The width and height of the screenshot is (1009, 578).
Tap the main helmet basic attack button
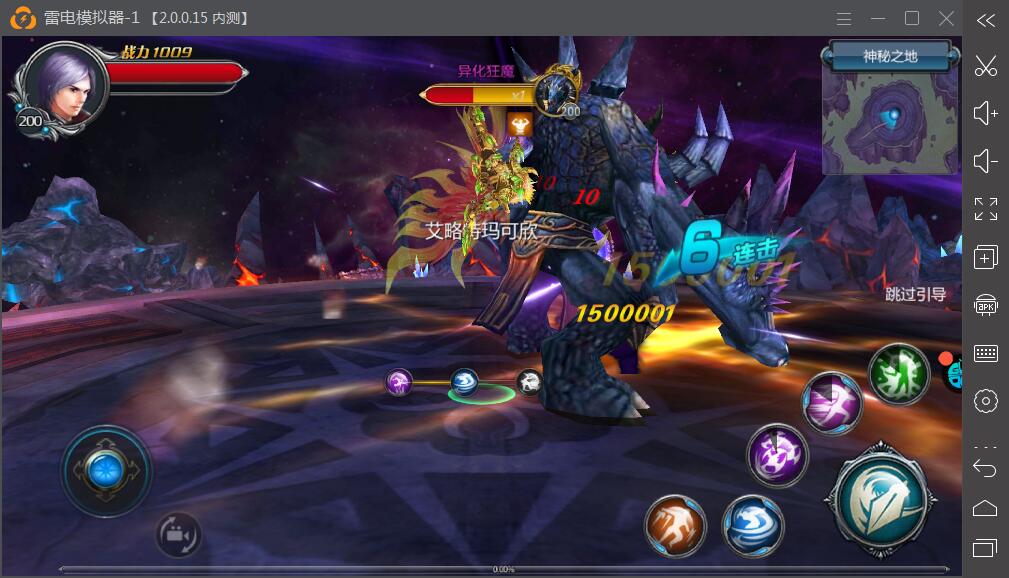click(878, 497)
